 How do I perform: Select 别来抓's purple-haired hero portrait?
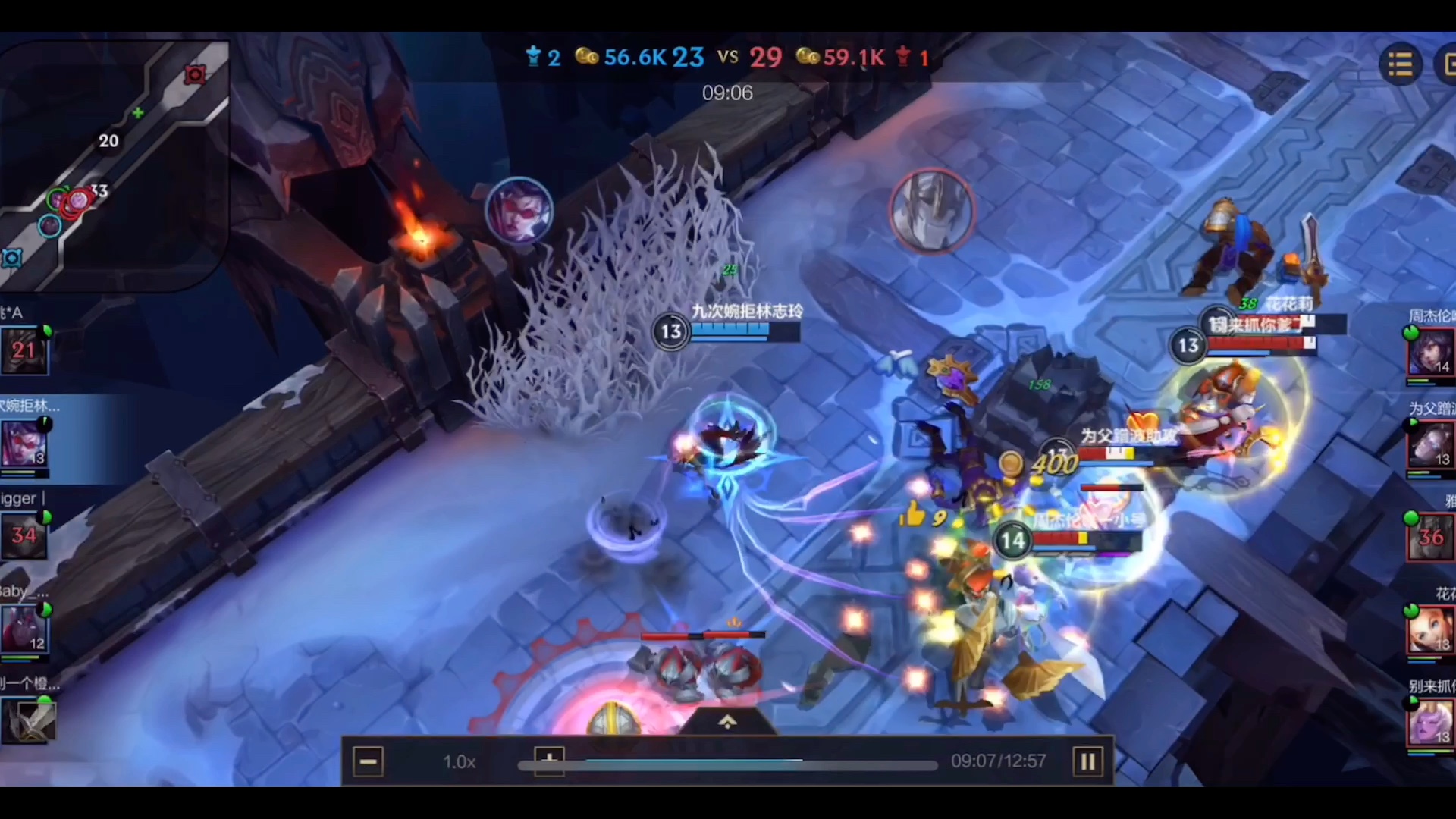(1430, 723)
